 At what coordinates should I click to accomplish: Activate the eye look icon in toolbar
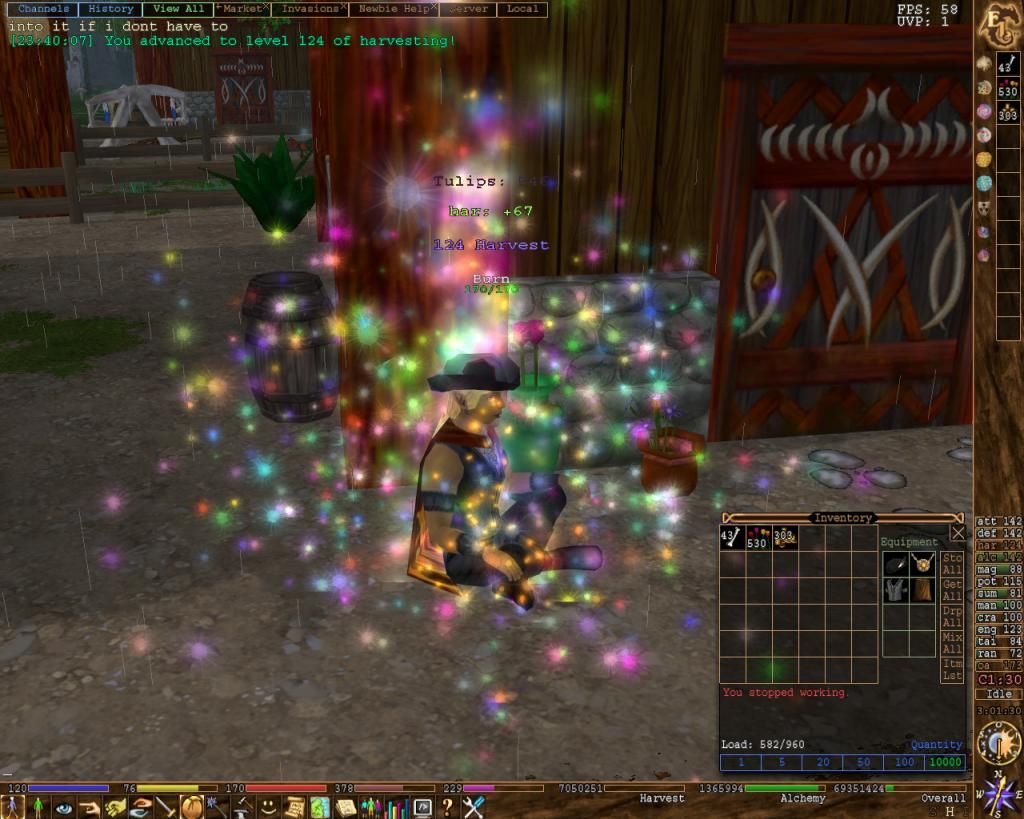(64, 807)
